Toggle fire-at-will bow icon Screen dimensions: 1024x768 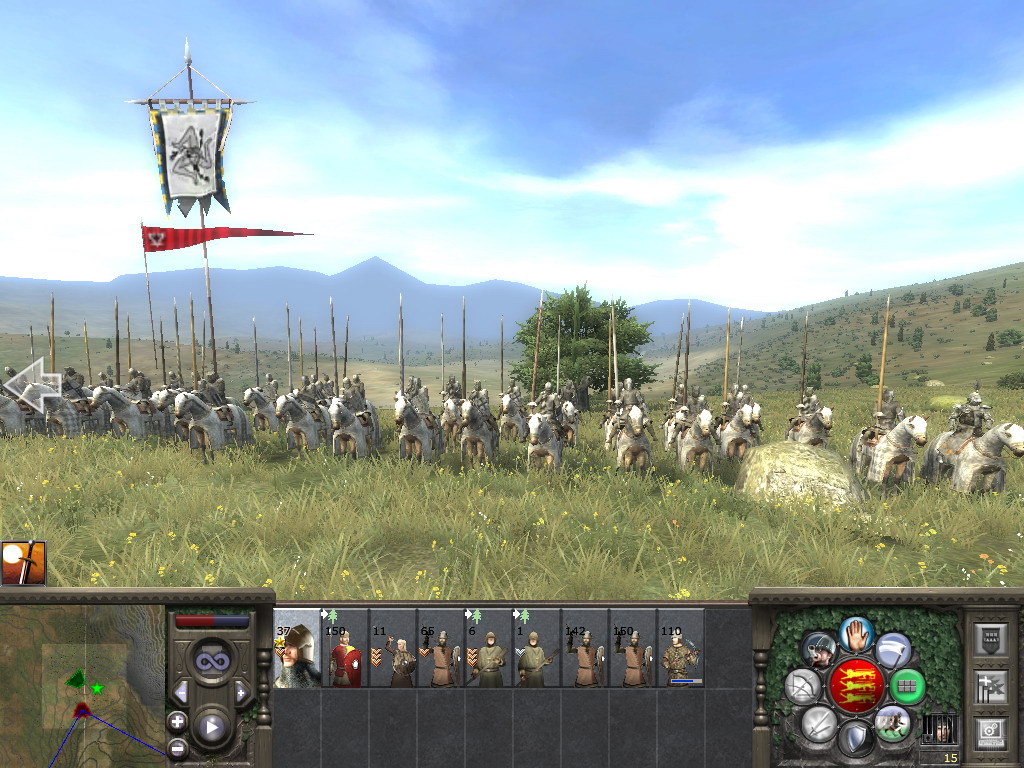pos(802,686)
